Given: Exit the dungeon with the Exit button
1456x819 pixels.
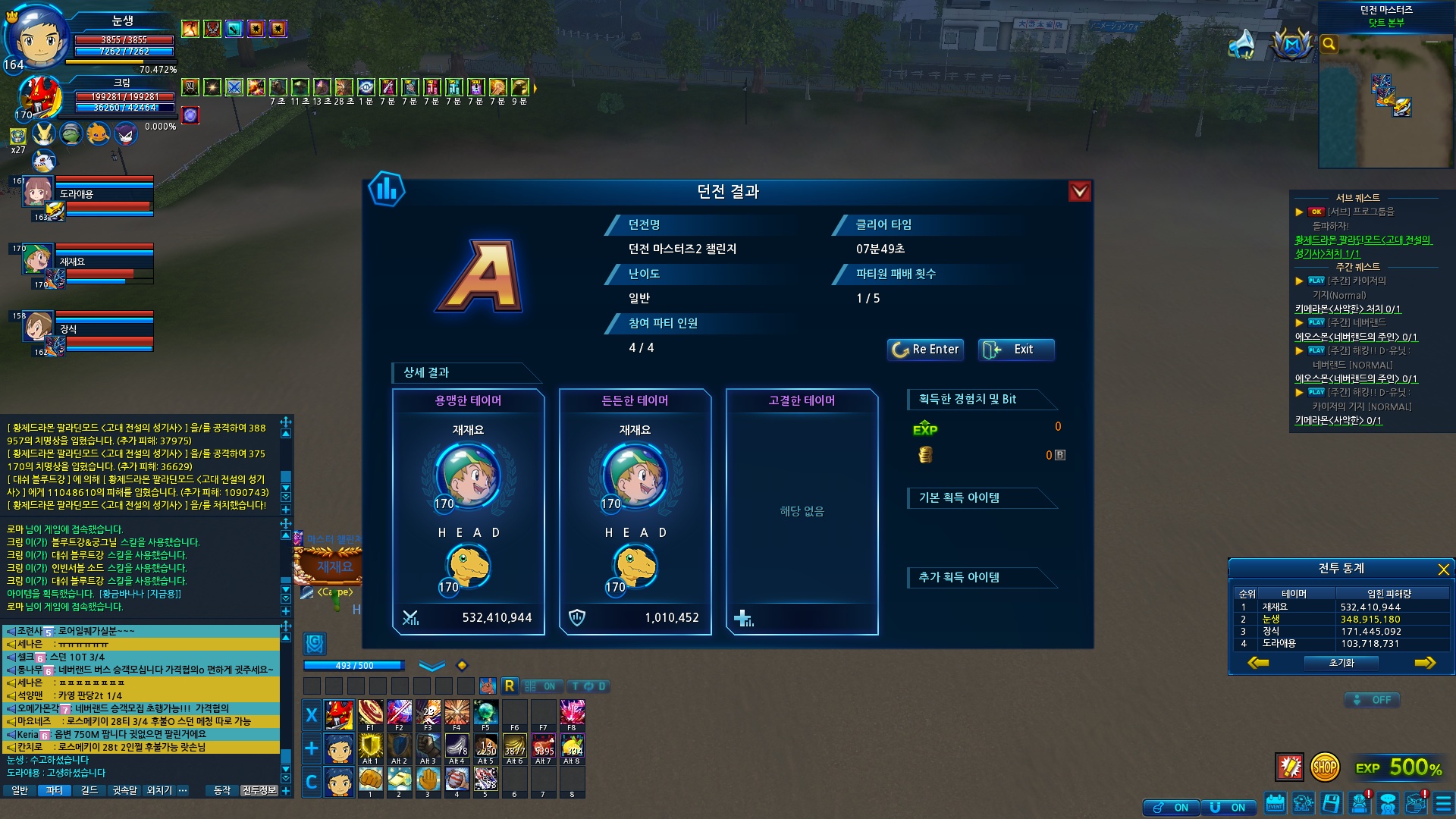Looking at the screenshot, I should point(1015,350).
